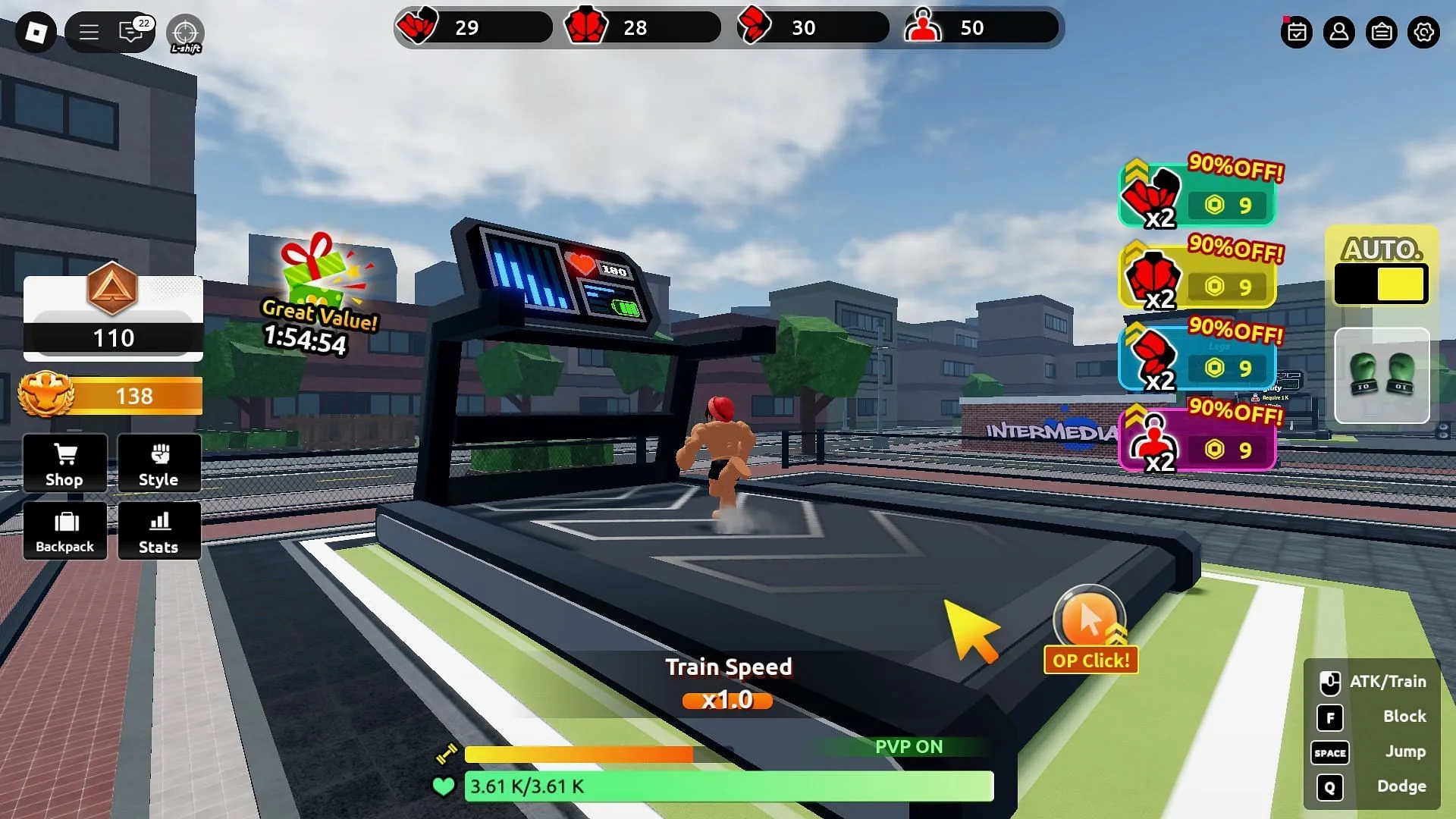Open the player profile icon

(x=1339, y=33)
